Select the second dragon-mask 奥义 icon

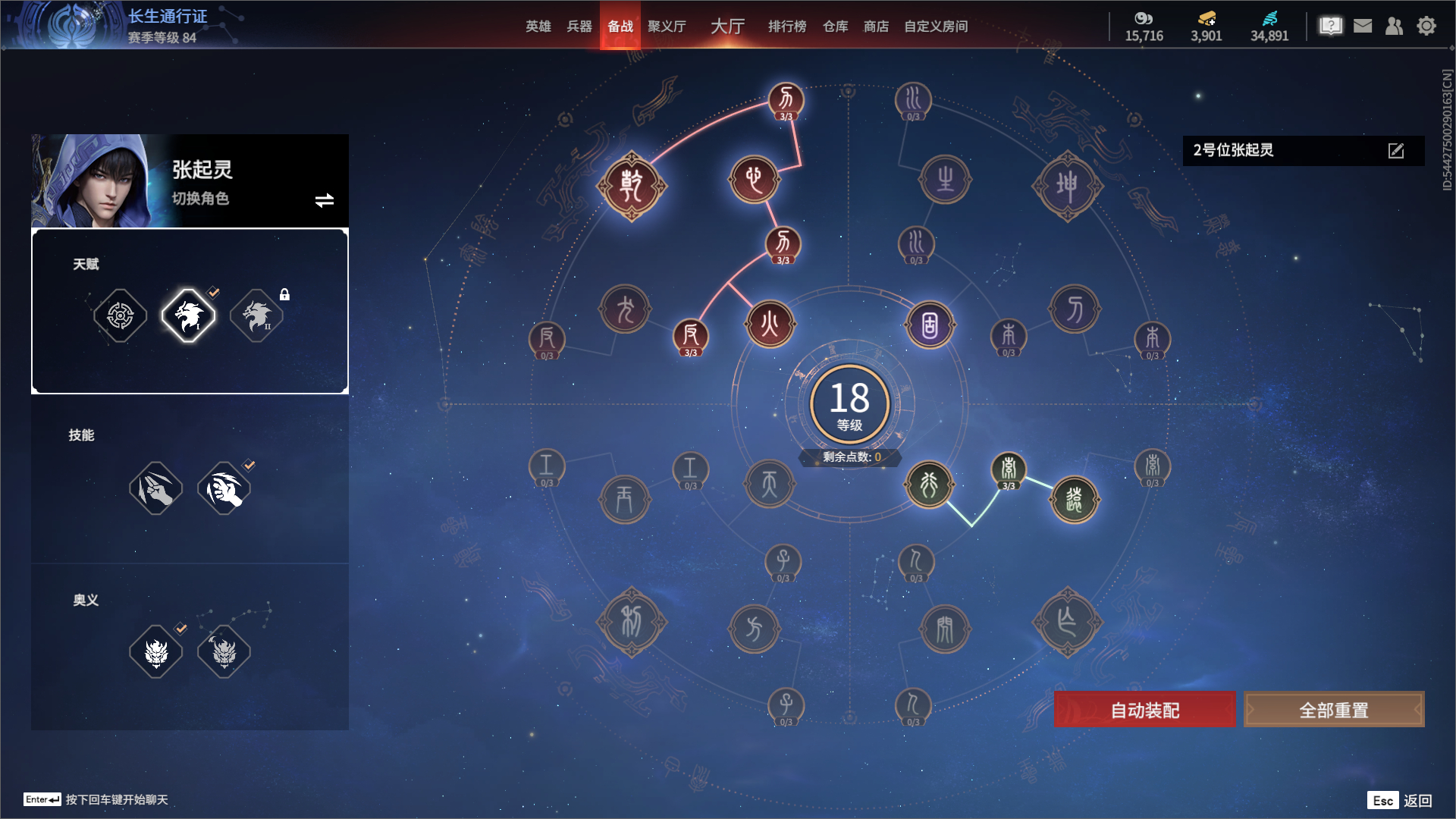(224, 651)
